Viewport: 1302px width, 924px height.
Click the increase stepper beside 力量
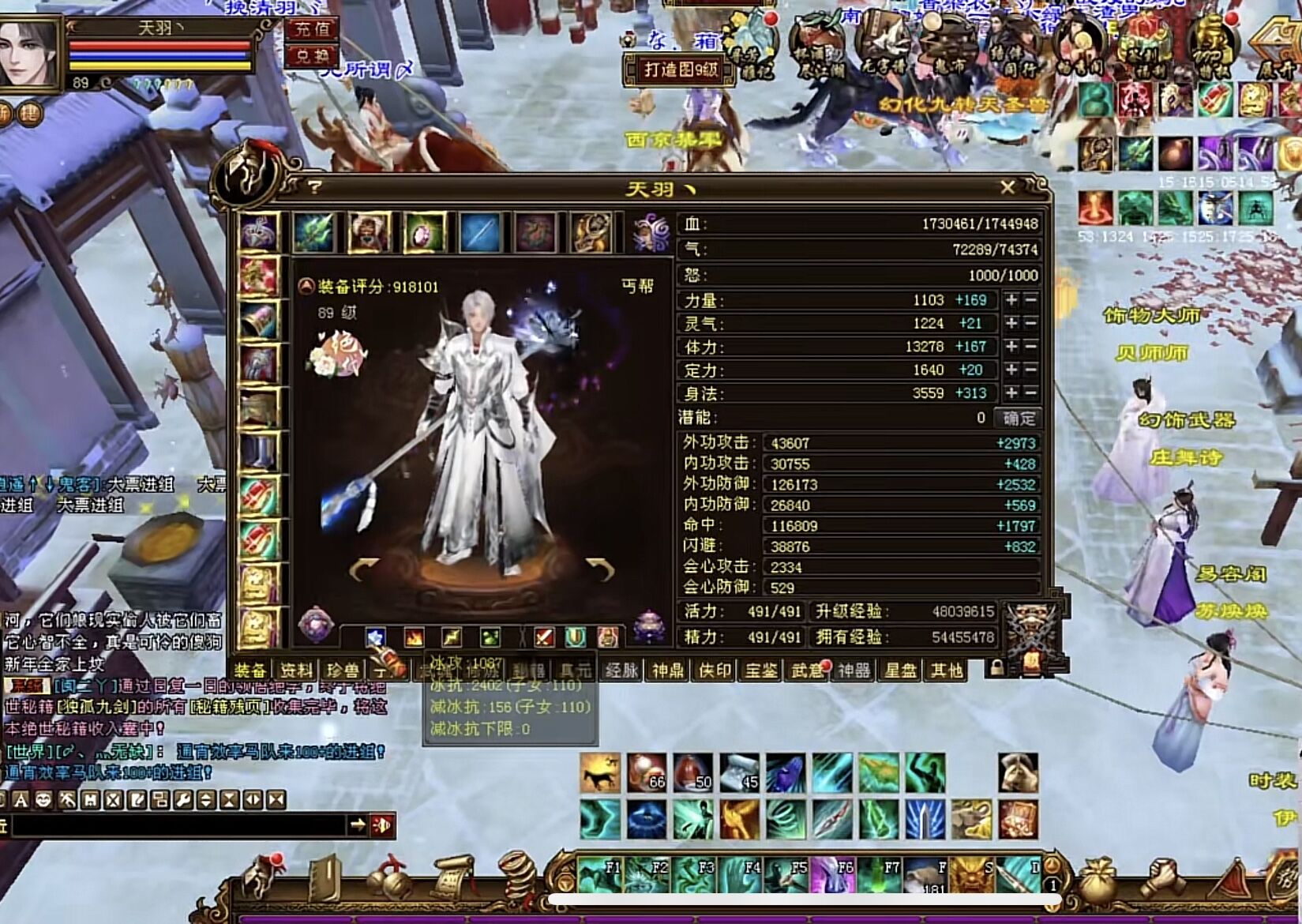click(1013, 300)
